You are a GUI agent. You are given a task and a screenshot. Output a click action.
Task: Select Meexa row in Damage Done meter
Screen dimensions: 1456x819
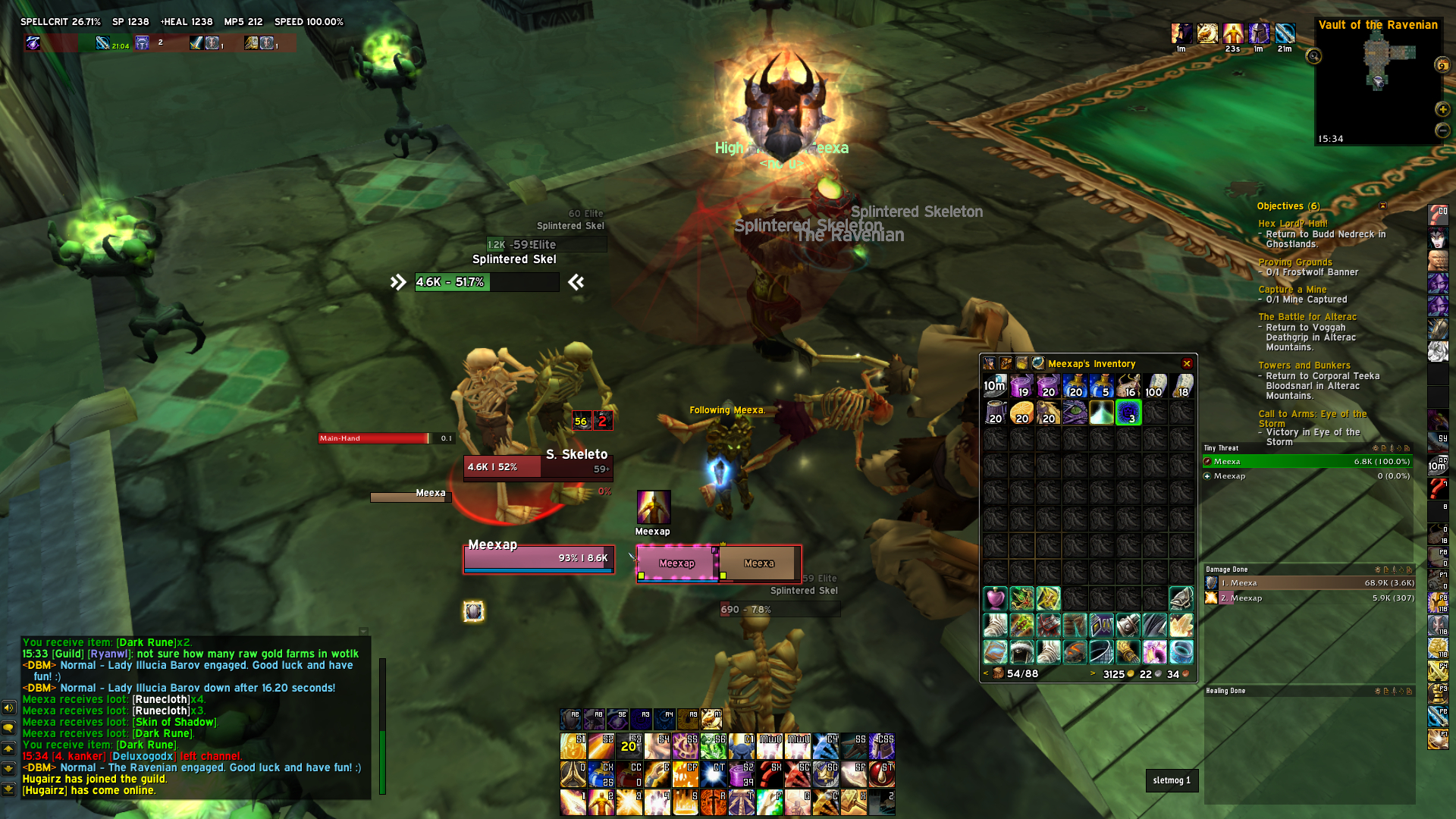click(1309, 583)
